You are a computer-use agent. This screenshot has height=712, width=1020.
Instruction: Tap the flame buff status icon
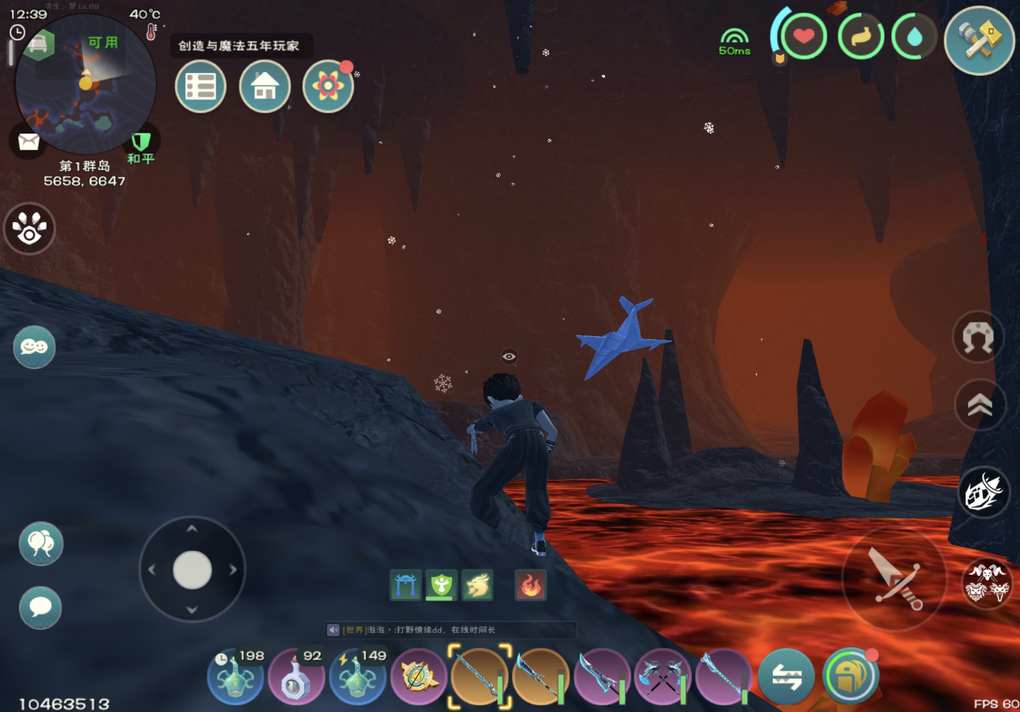(531, 585)
